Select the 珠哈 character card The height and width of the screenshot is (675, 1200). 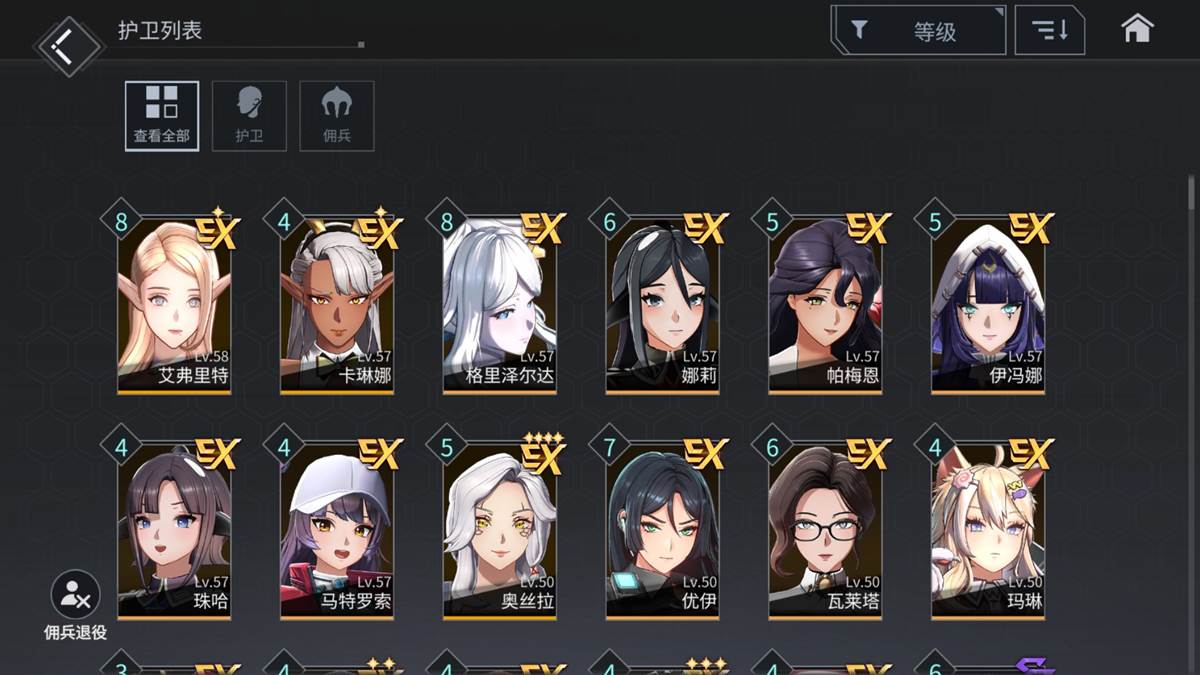tap(175, 530)
